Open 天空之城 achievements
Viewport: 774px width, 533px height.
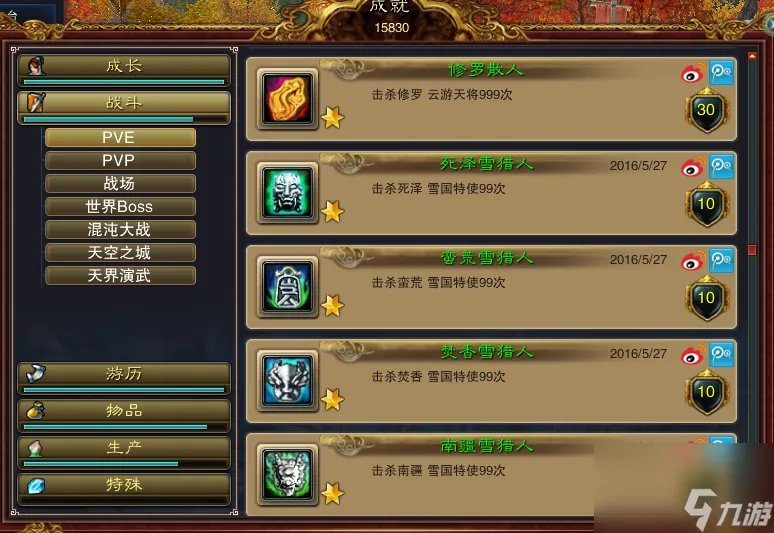[119, 253]
